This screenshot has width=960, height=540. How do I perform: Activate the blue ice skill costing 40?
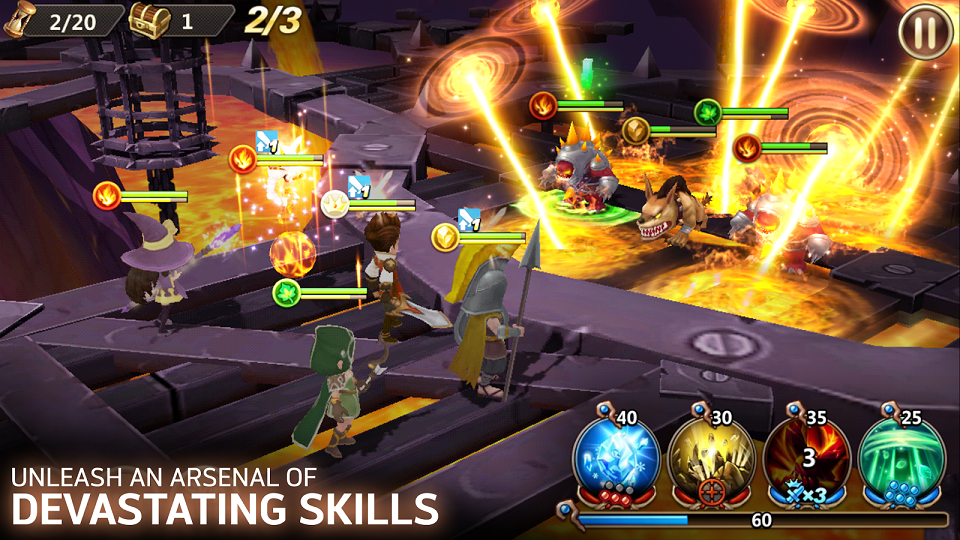pos(616,457)
